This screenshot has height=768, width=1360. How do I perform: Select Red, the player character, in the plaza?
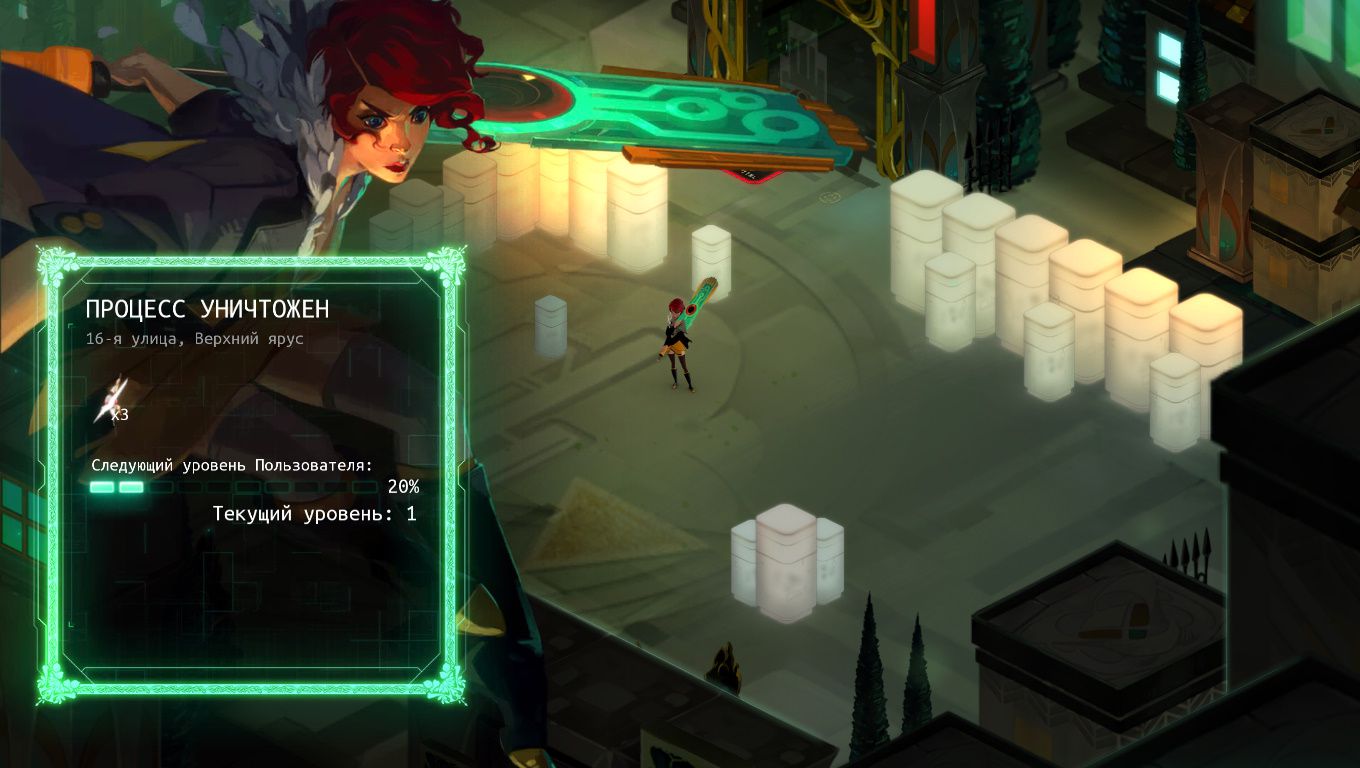coord(675,340)
